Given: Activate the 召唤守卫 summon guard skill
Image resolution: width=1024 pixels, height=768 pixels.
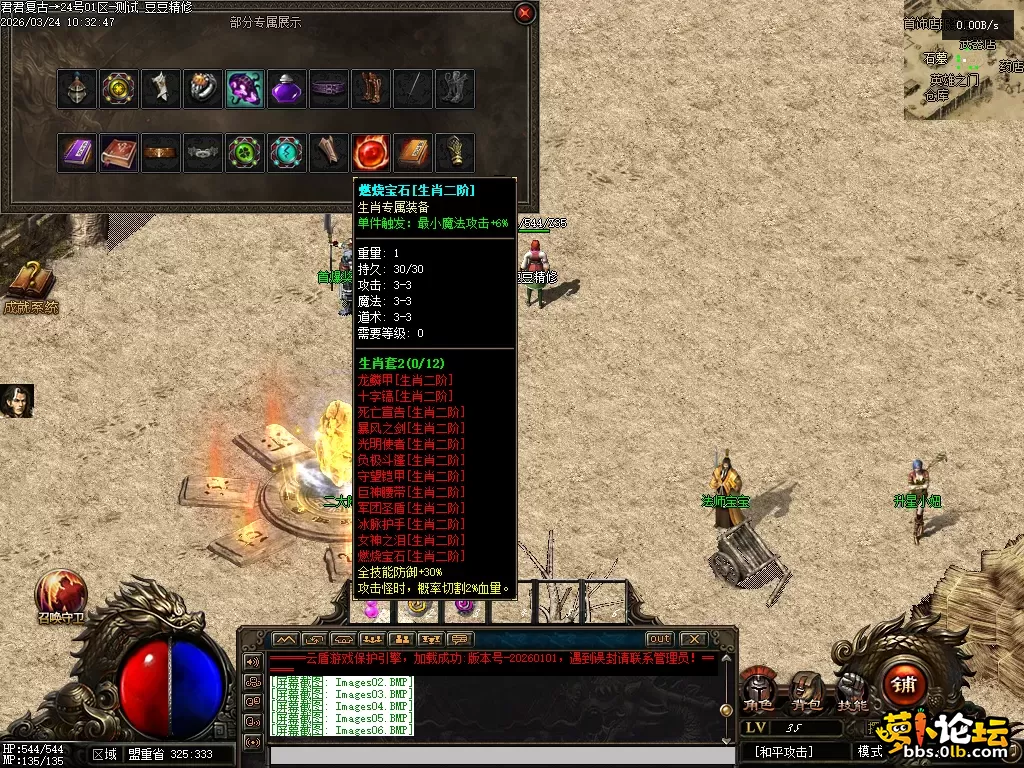Looking at the screenshot, I should point(61,596).
